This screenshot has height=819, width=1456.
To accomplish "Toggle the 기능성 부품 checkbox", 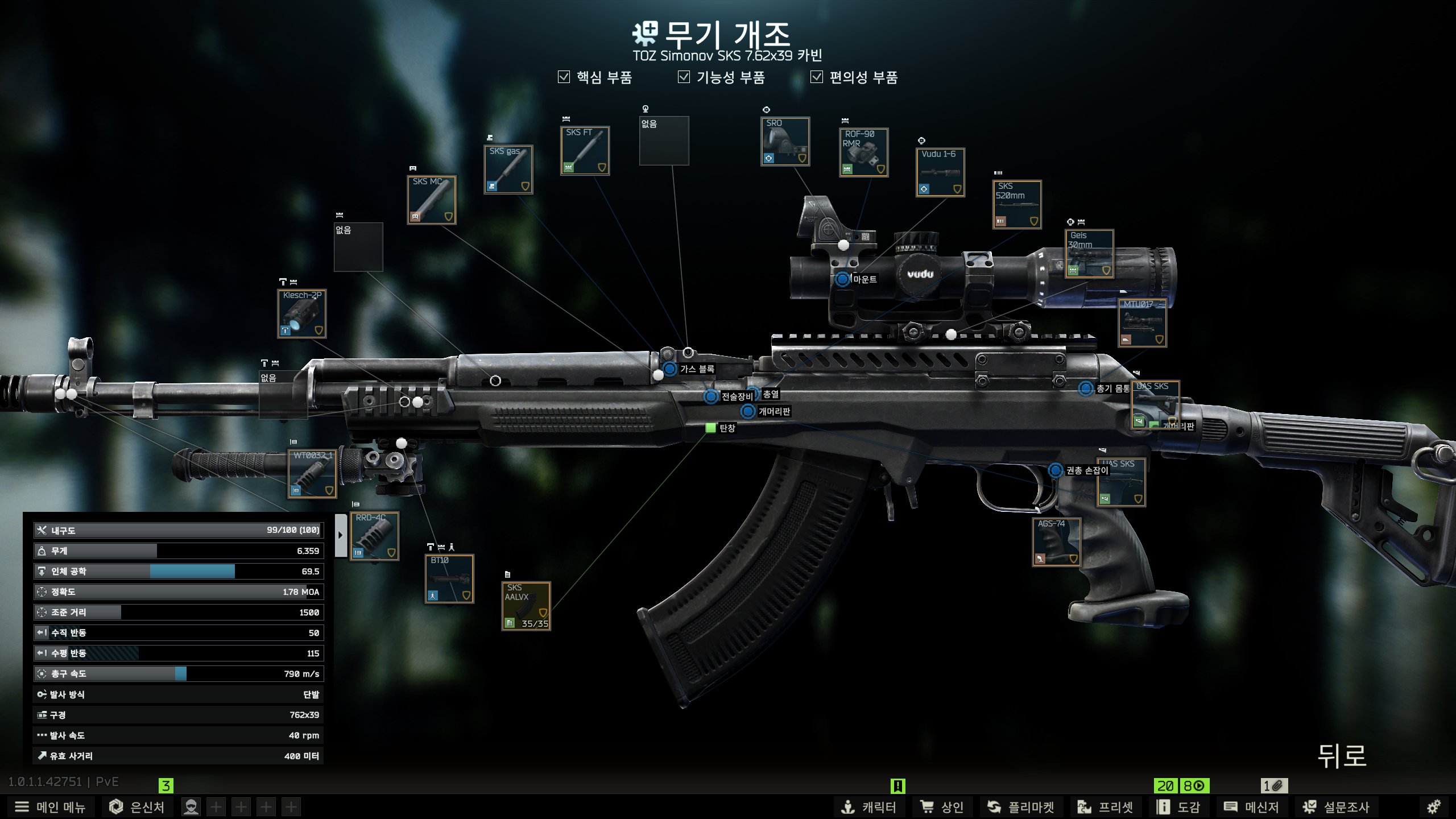I will (x=684, y=77).
